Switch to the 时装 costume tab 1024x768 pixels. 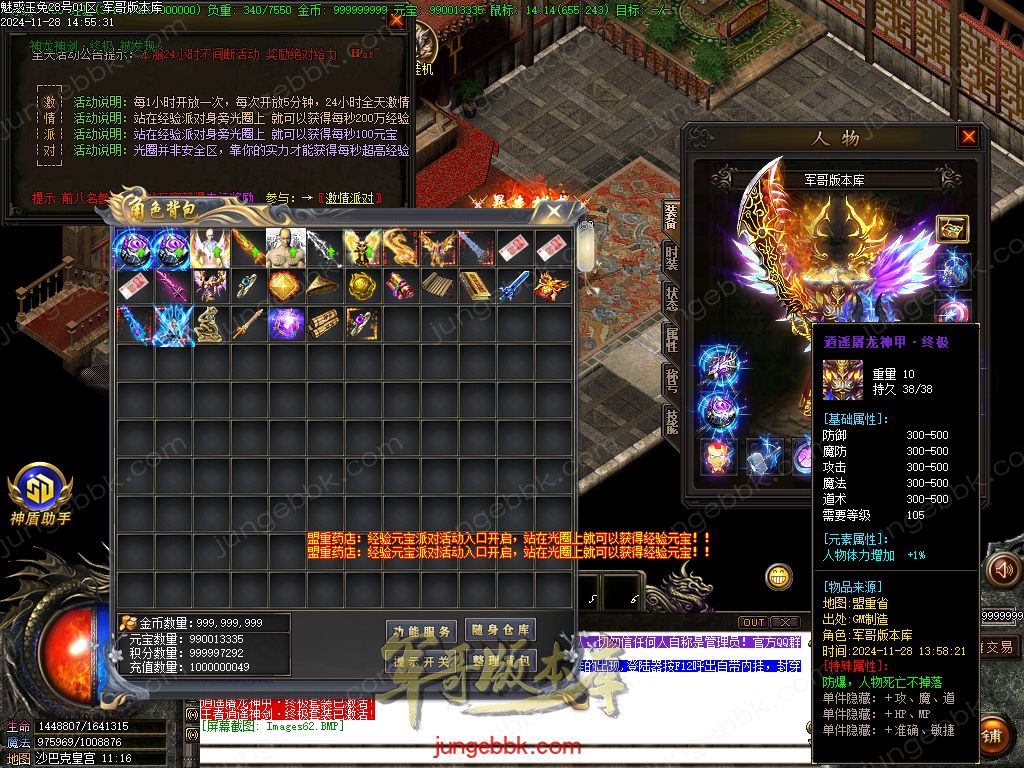(671, 257)
